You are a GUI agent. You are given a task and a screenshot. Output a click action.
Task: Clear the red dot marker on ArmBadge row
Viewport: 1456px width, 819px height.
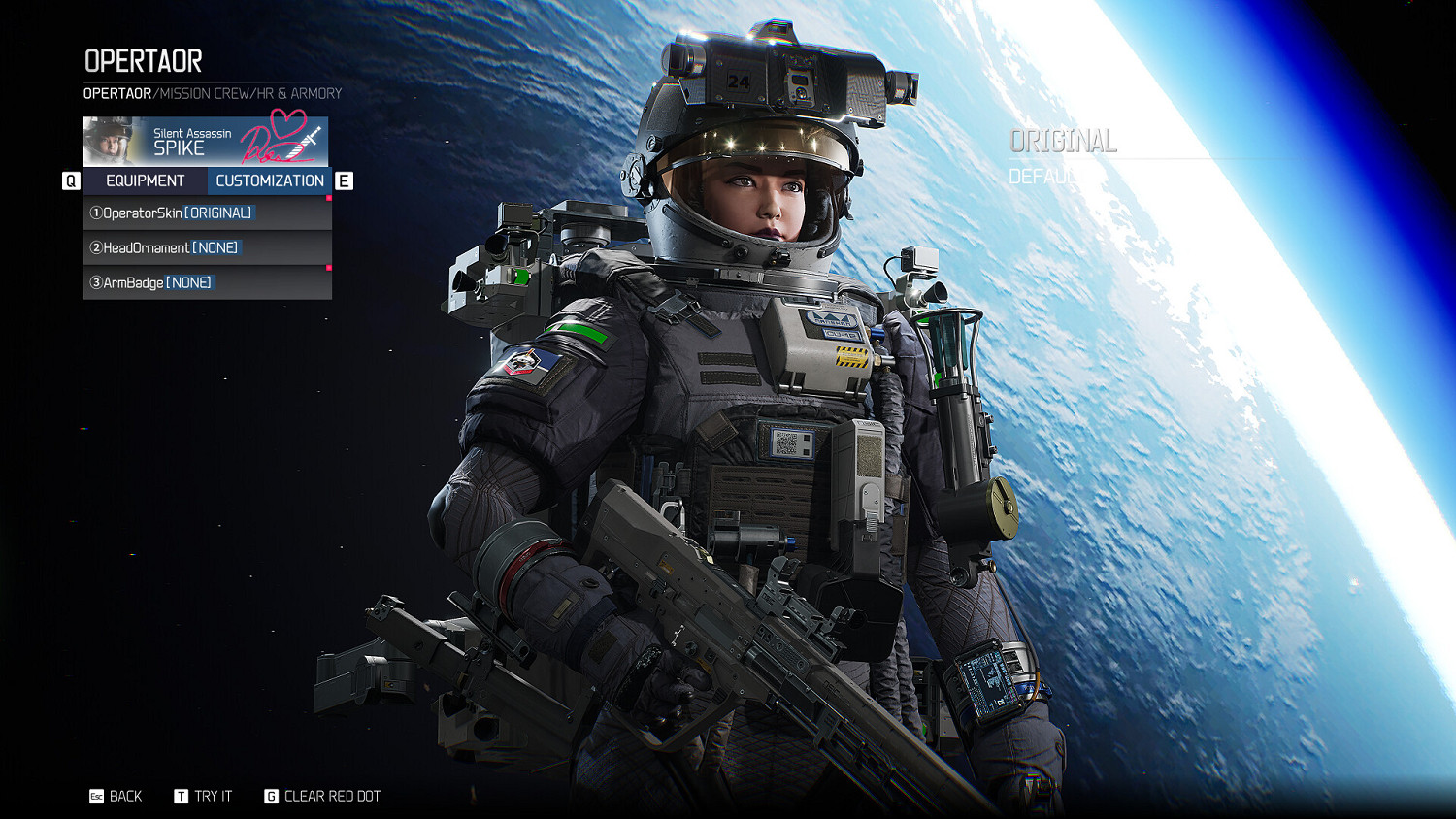(330, 269)
